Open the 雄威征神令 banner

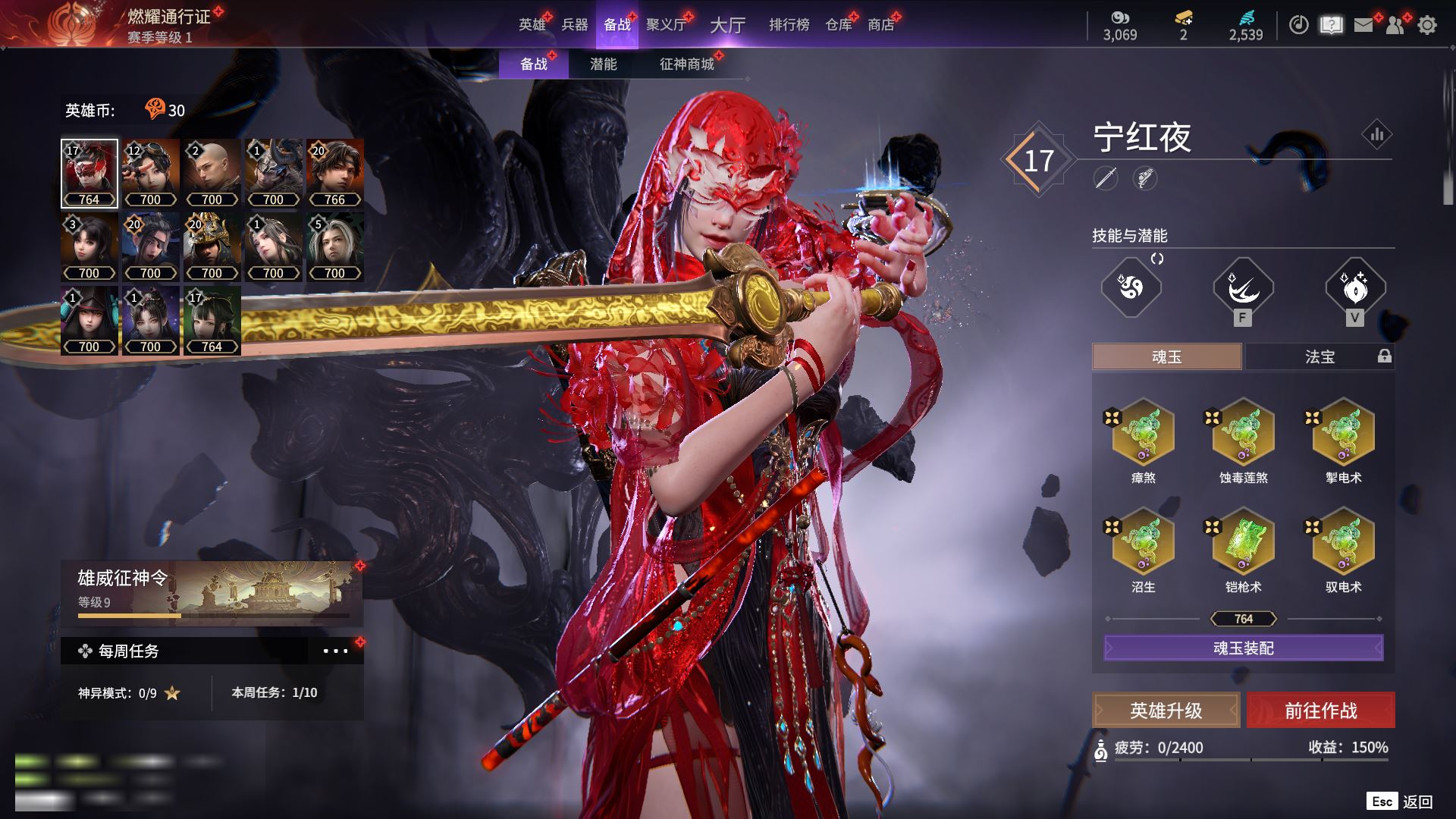212,593
